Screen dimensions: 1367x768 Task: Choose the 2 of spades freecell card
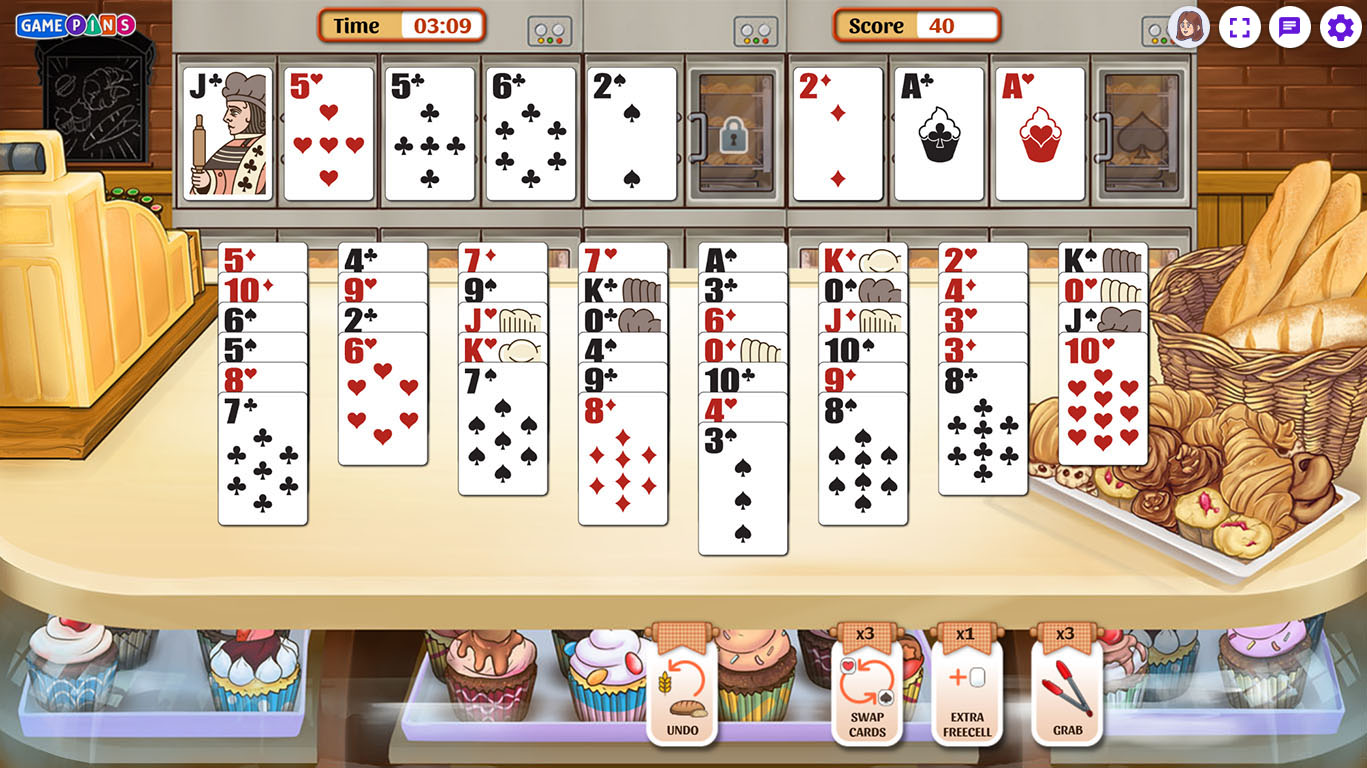click(x=632, y=134)
